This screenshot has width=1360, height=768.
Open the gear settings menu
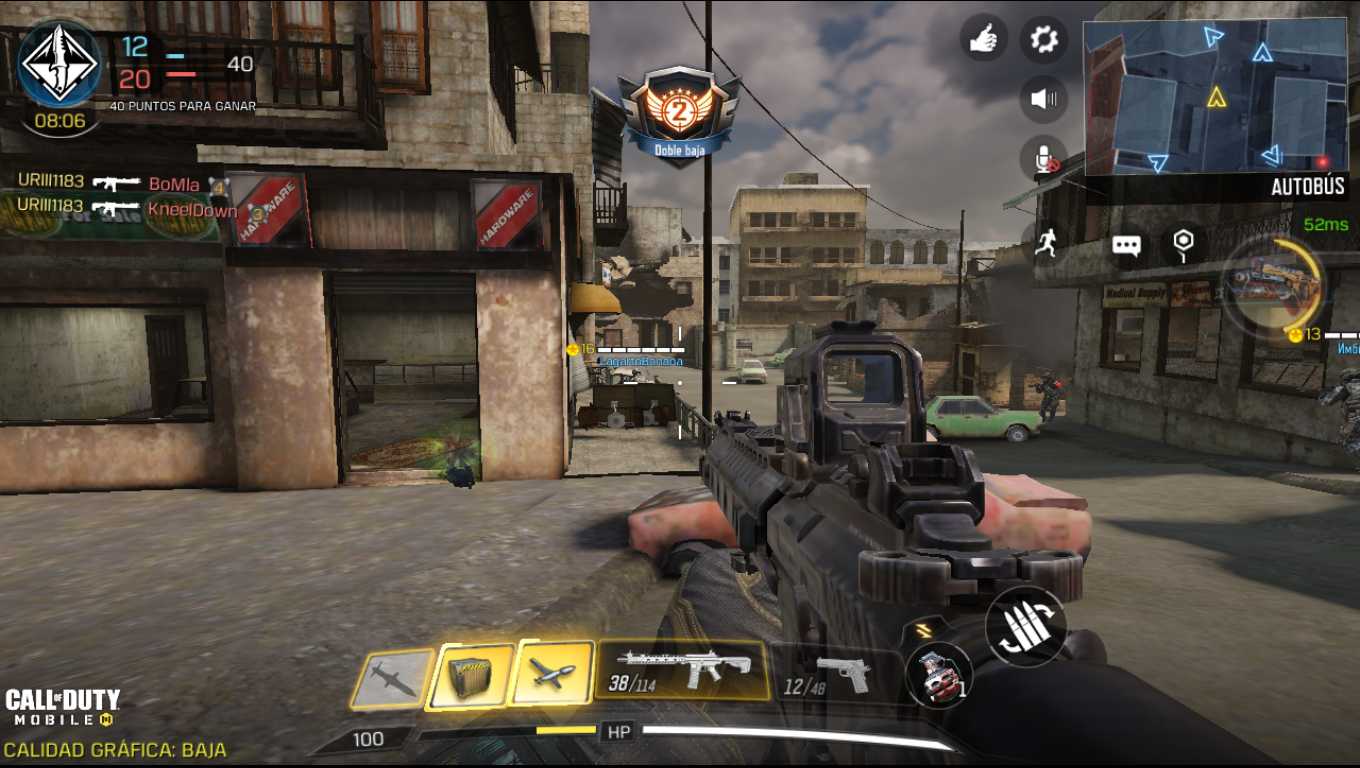click(x=1043, y=40)
